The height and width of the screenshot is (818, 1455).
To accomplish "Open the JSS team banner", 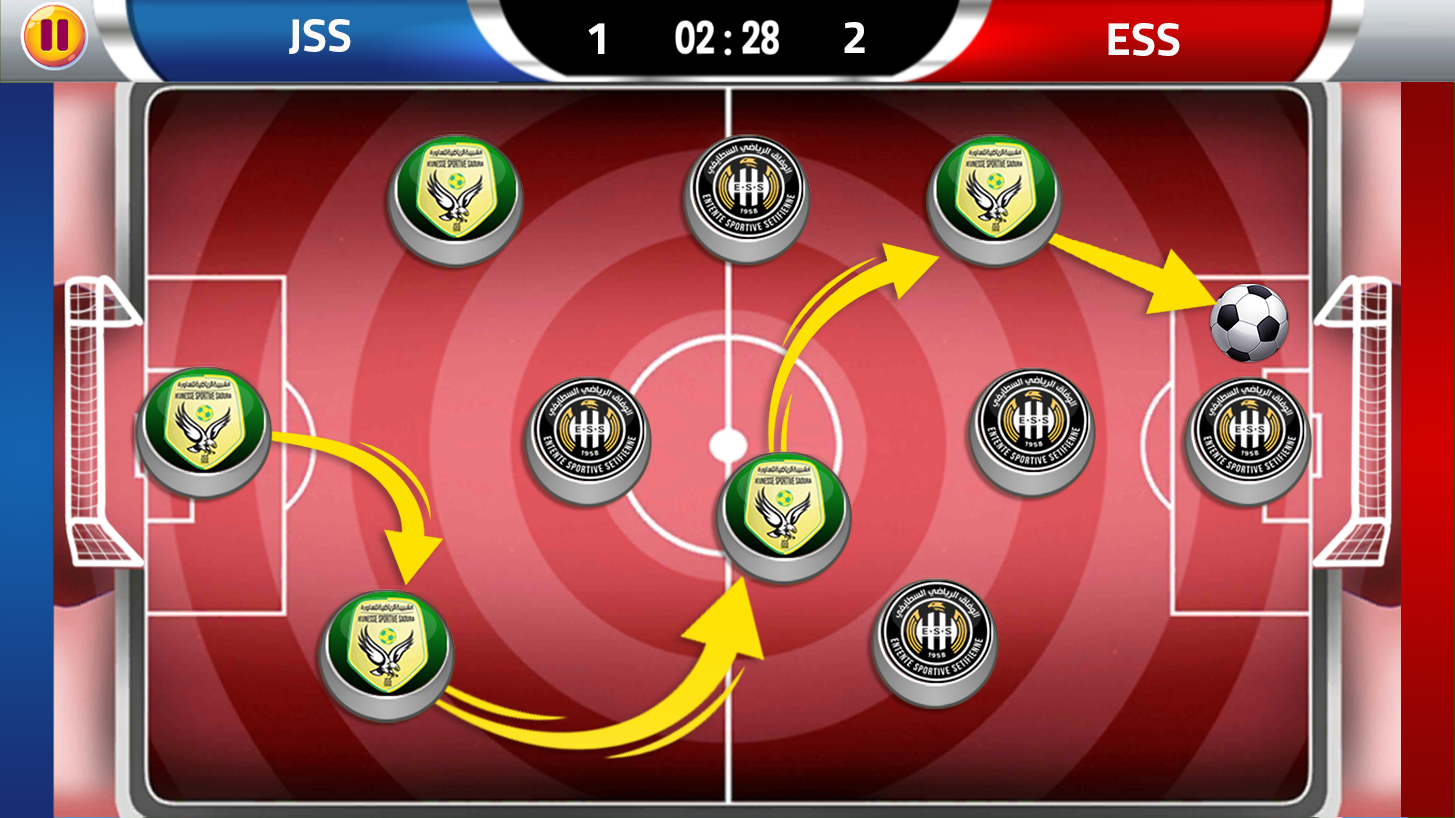I will pyautogui.click(x=318, y=38).
